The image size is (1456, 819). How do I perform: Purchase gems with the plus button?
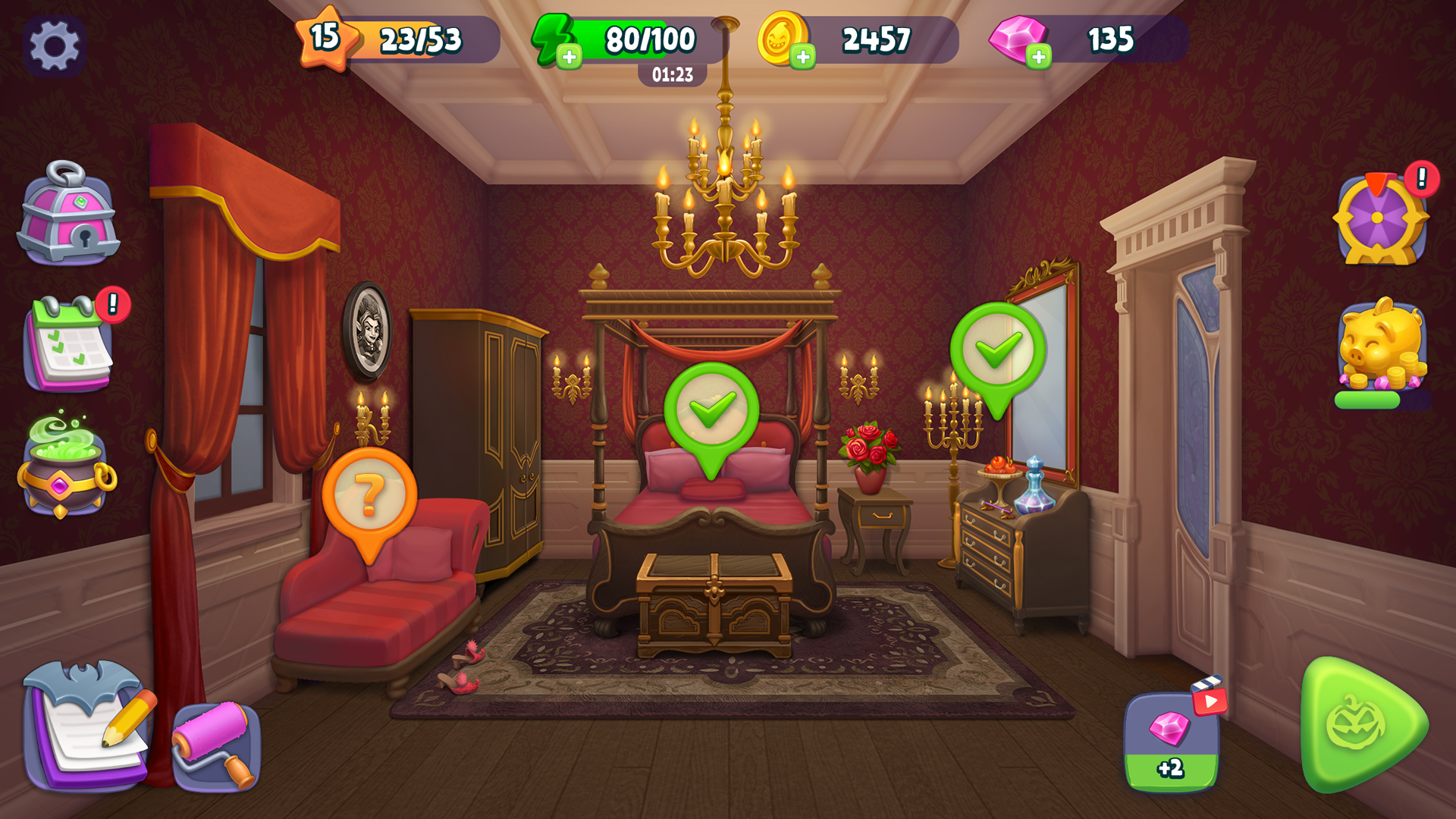(1040, 55)
